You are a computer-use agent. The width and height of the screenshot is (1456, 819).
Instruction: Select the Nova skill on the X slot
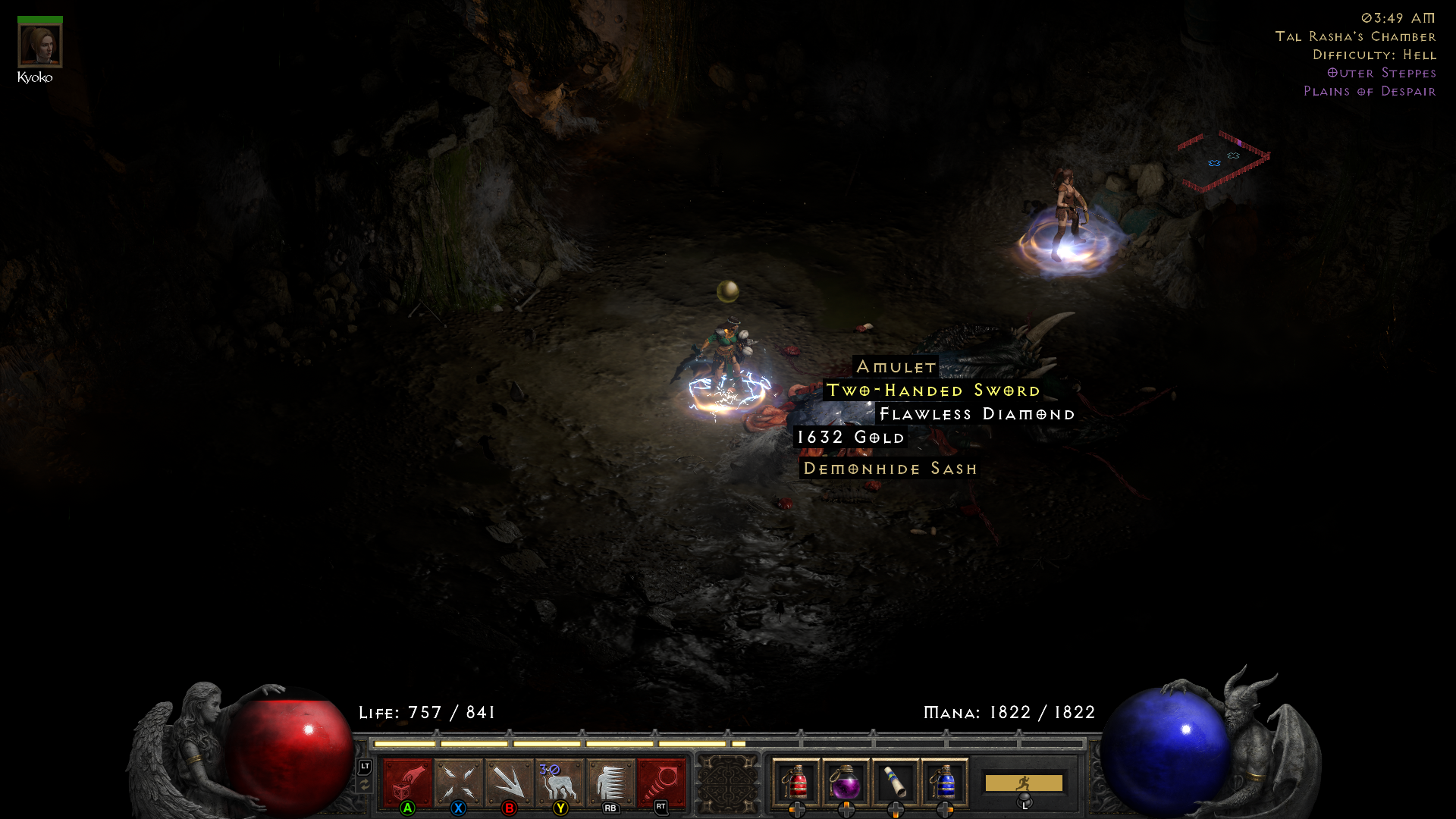458,781
